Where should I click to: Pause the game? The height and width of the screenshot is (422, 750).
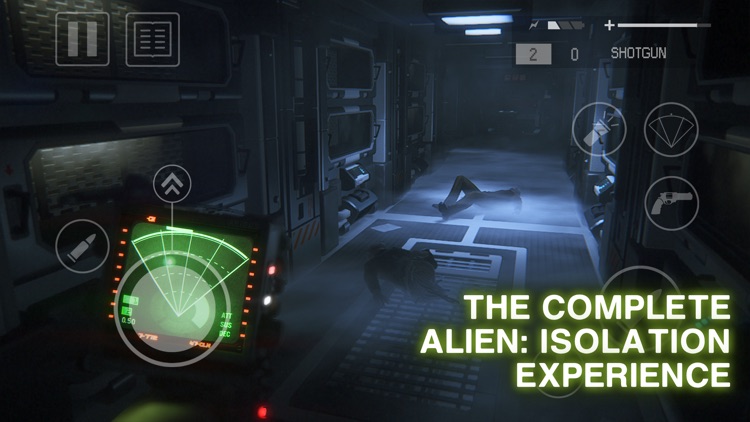[x=82, y=39]
